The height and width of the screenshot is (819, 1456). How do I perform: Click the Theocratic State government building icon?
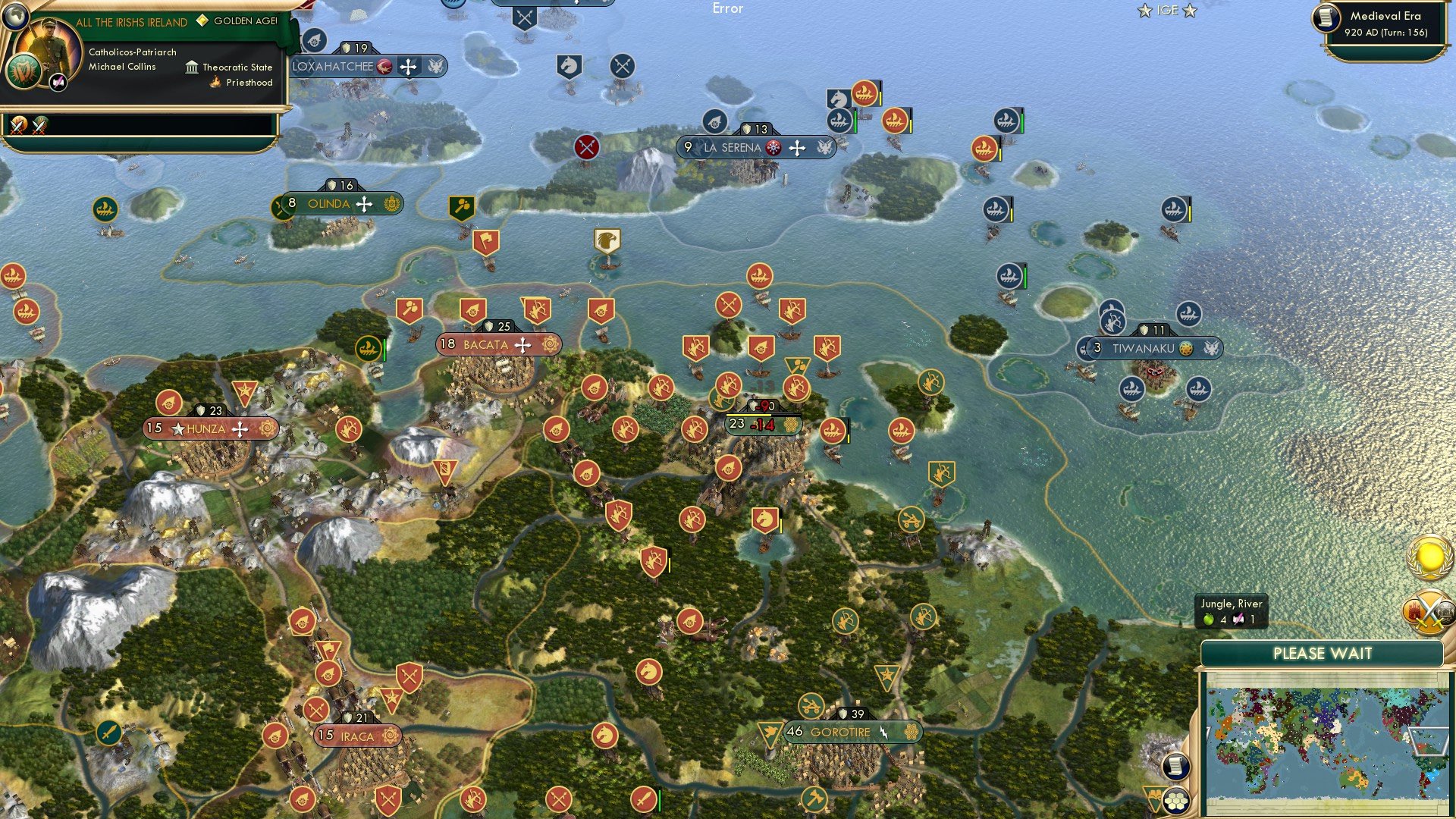(x=192, y=67)
